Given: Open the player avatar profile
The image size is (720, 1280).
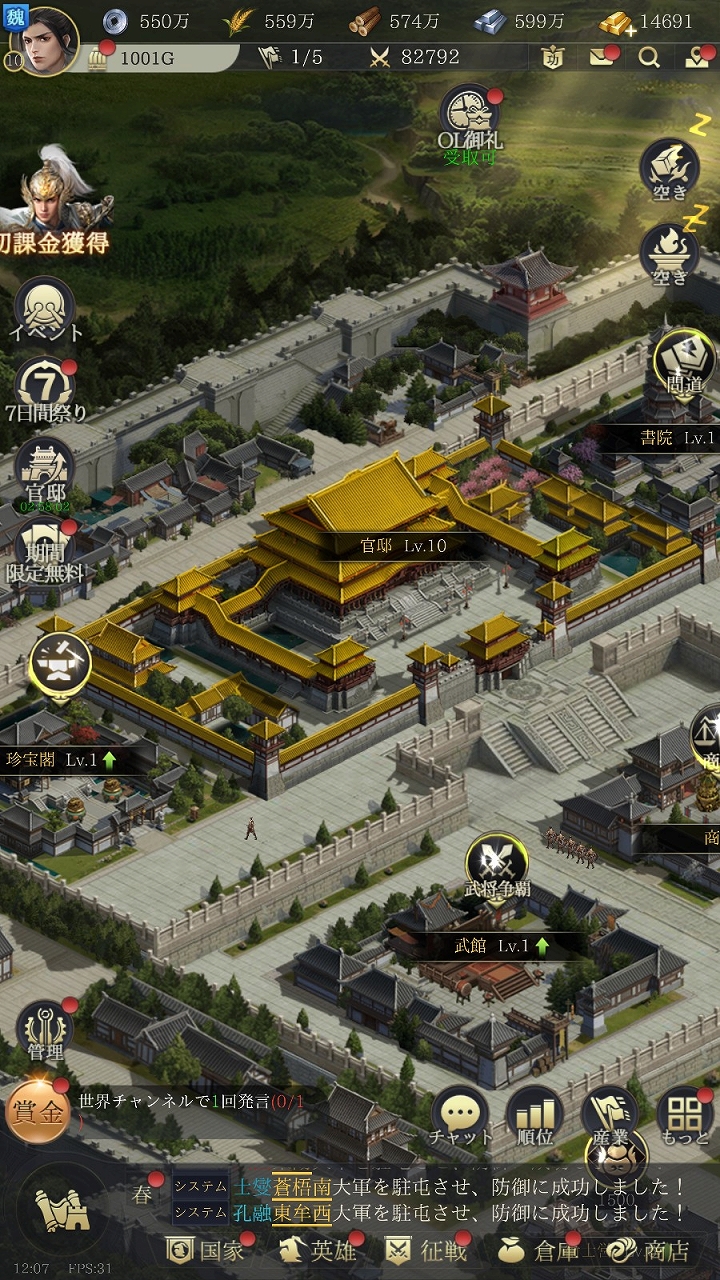Looking at the screenshot, I should pos(45,42).
